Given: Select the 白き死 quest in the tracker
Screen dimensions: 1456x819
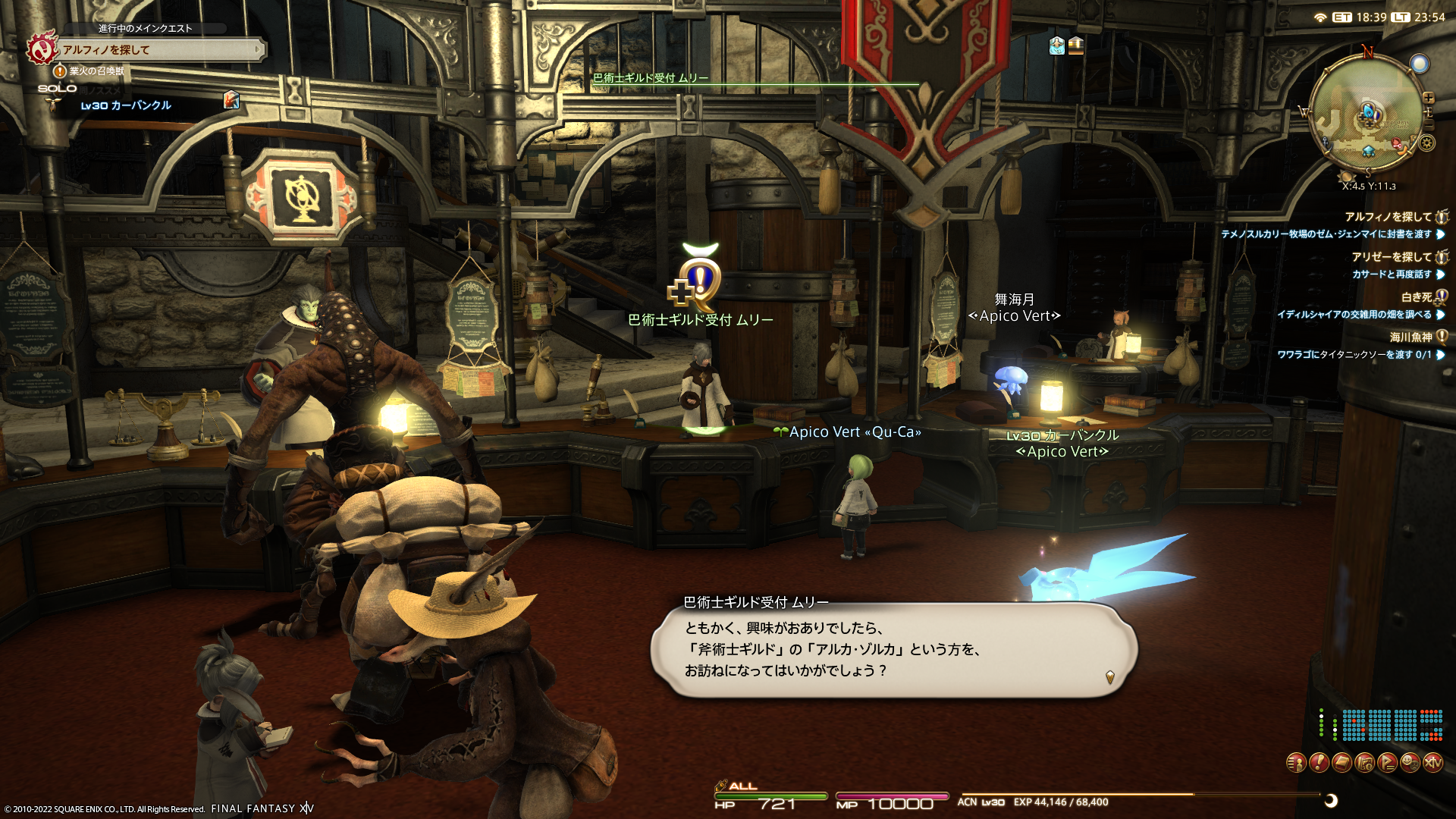Looking at the screenshot, I should pos(1417,297).
